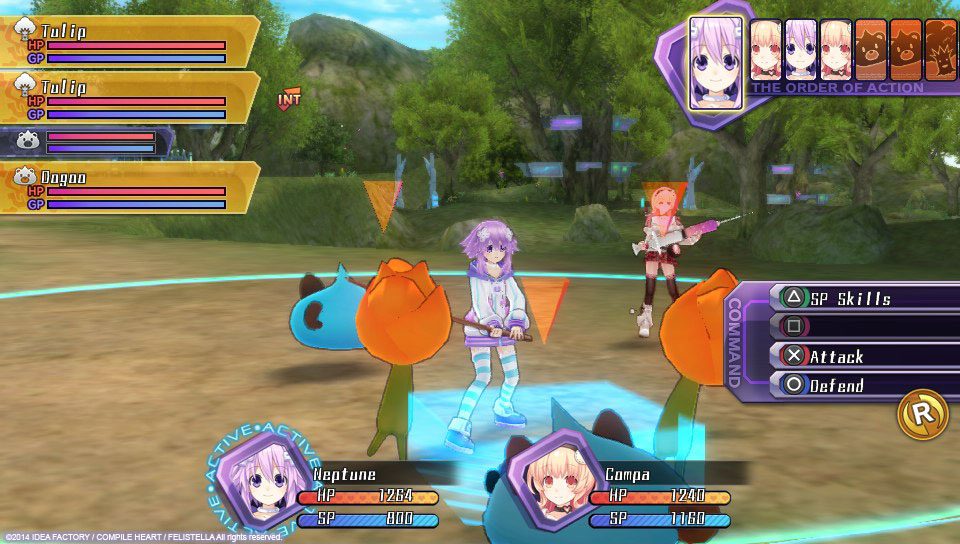Open the SP Skills command
Viewport: 960px width, 544px height.
pos(850,298)
